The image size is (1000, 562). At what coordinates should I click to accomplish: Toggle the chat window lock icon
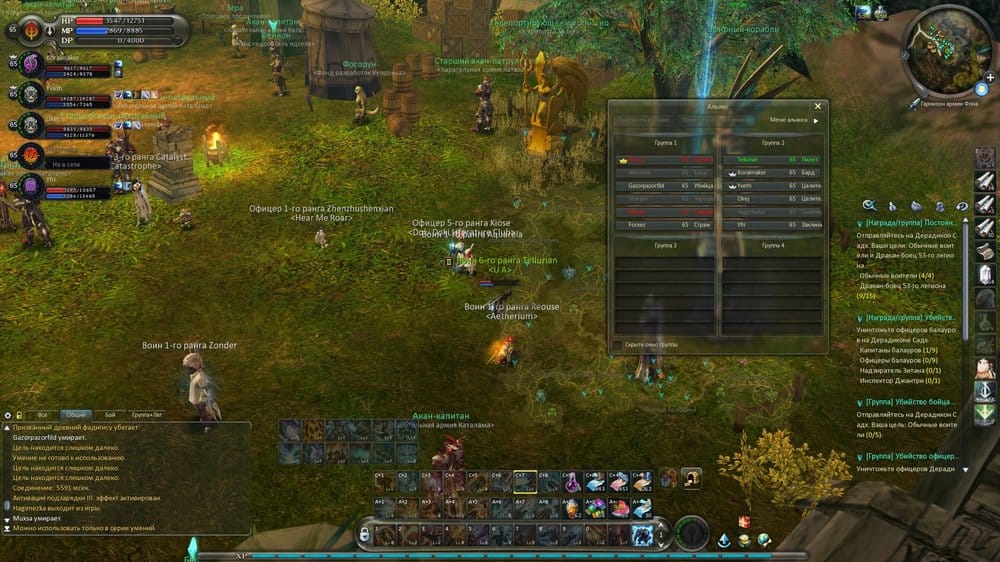pos(19,414)
